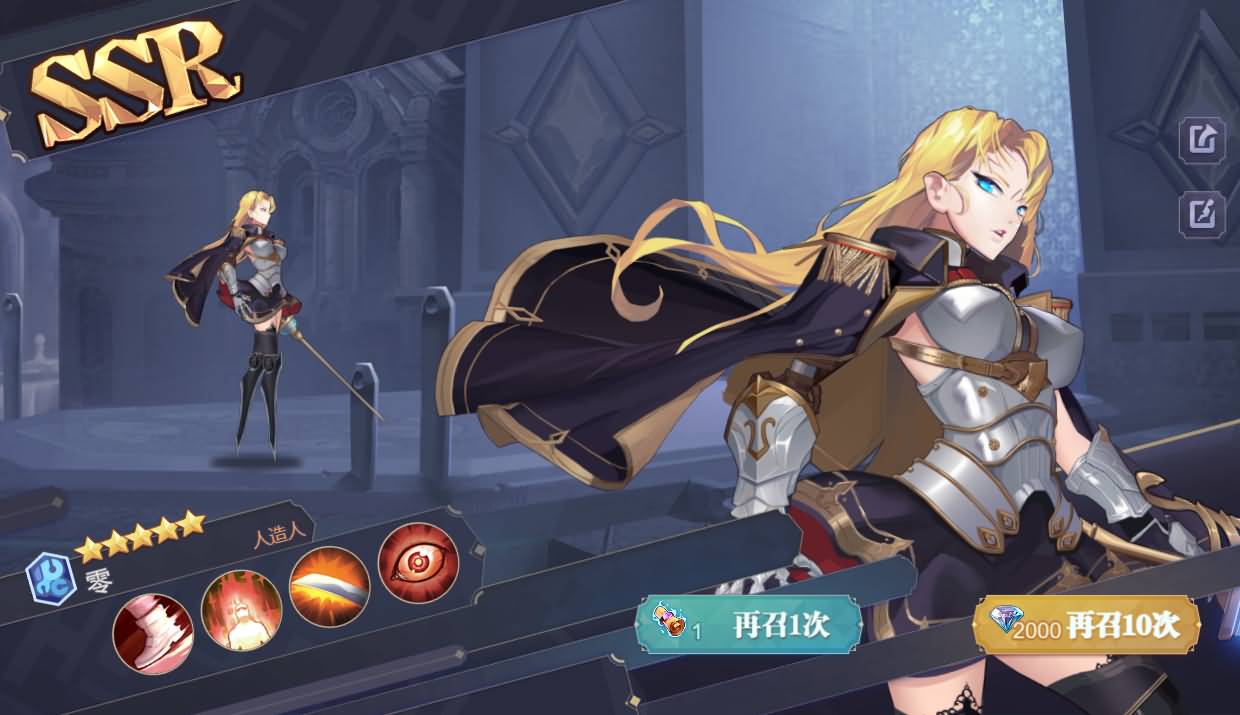Tap the blue wrench faction hexagon icon
Screen dimensions: 1240x715
[50, 579]
